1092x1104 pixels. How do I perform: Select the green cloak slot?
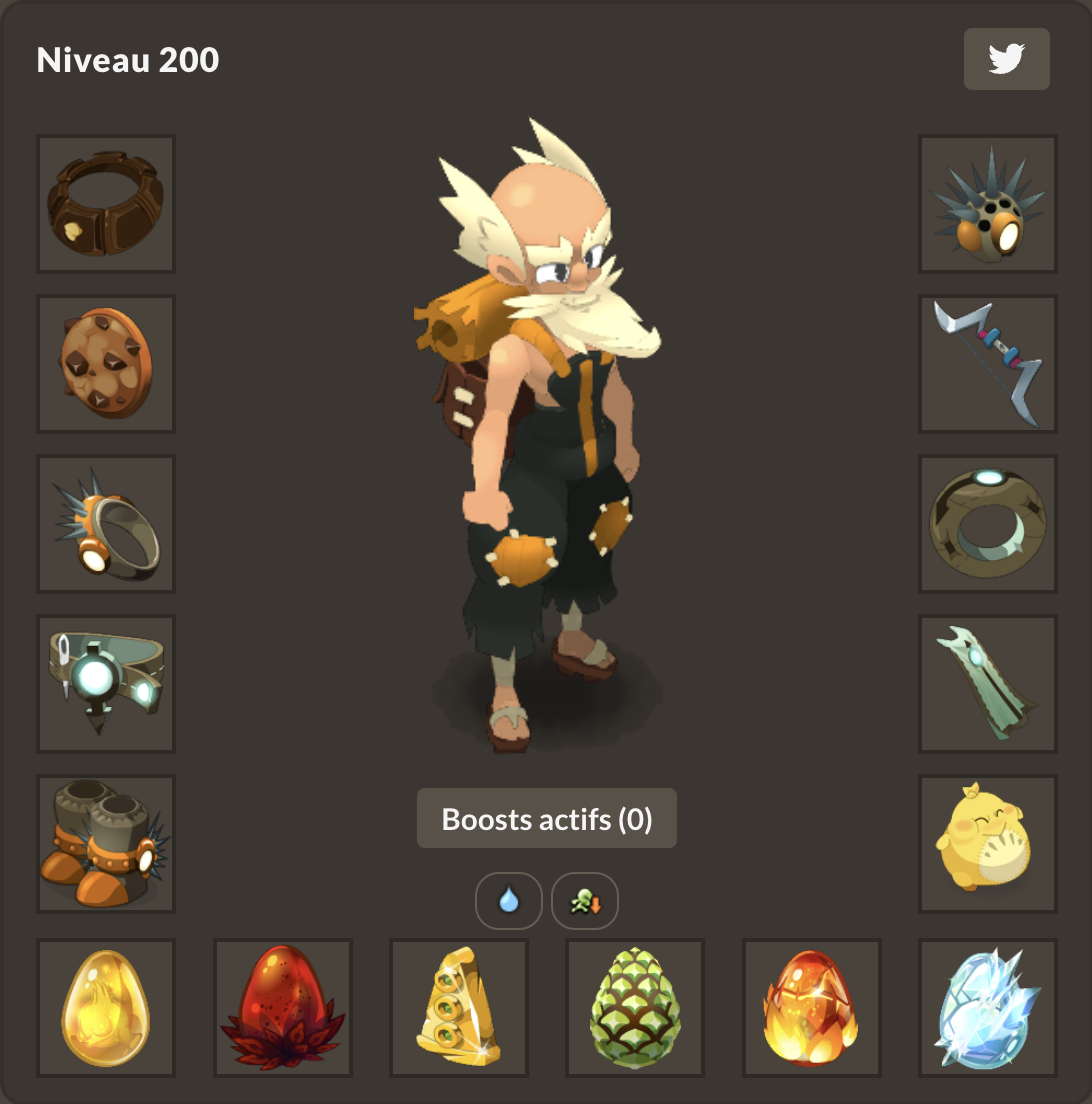tap(988, 684)
